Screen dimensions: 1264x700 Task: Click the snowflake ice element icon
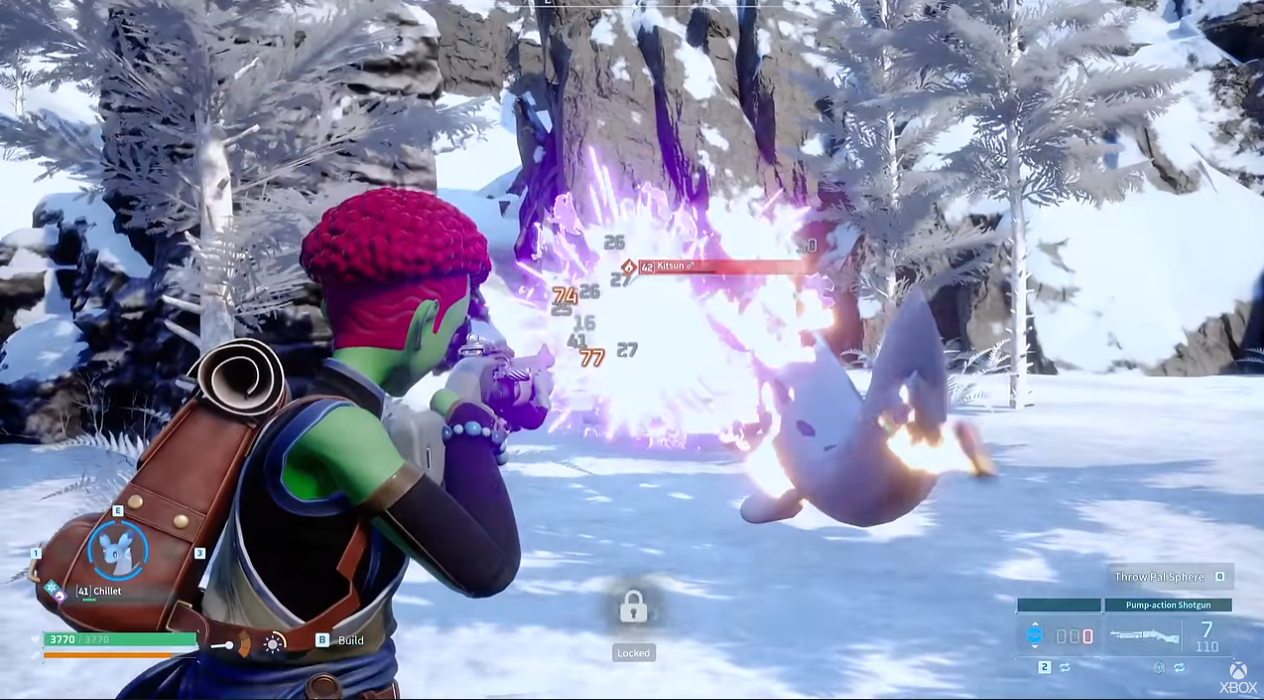tap(50, 587)
